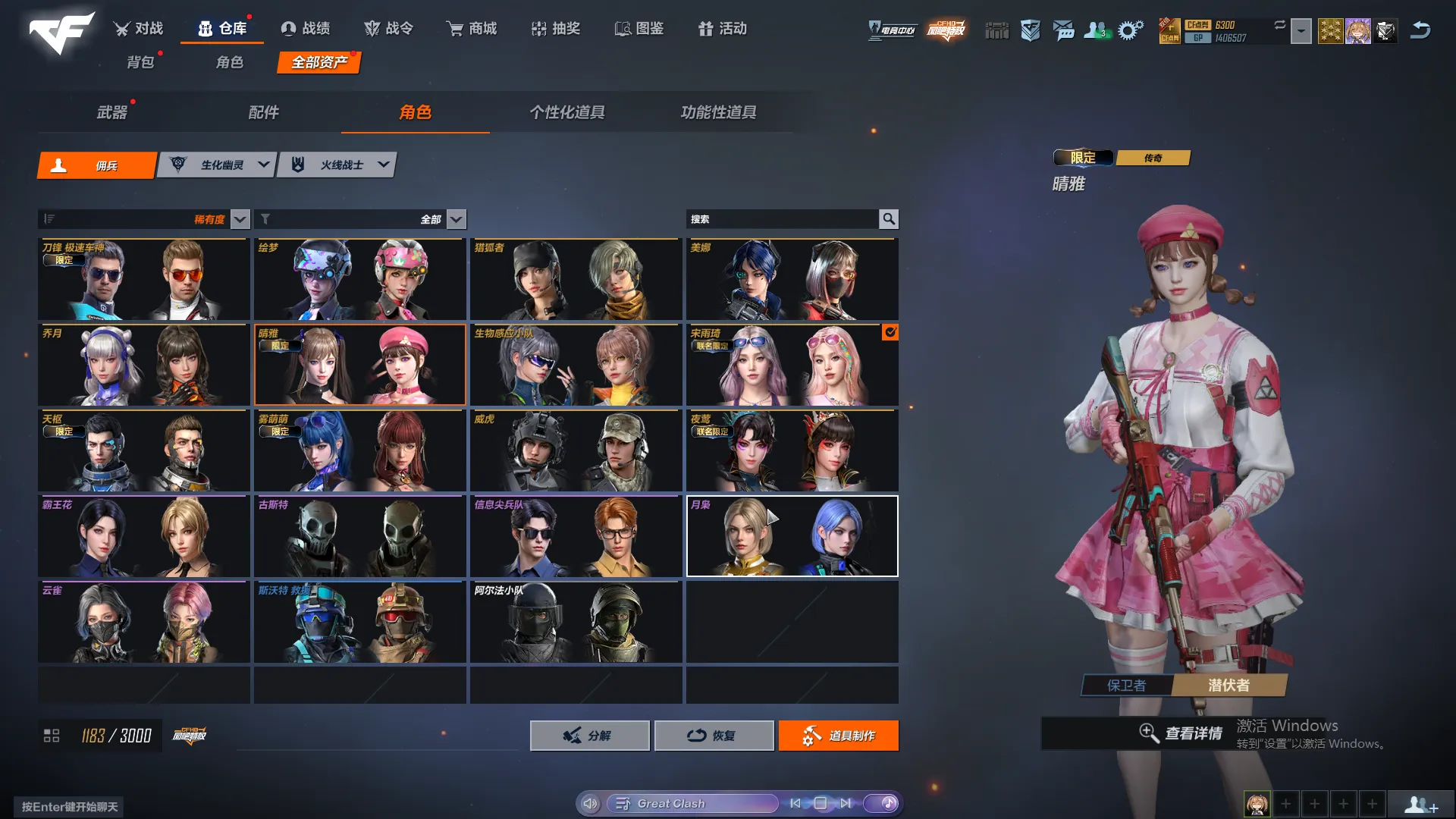Screen dimensions: 1456x819
Task: Choose the 古斯特 skull-mask character tile
Action: click(x=359, y=536)
